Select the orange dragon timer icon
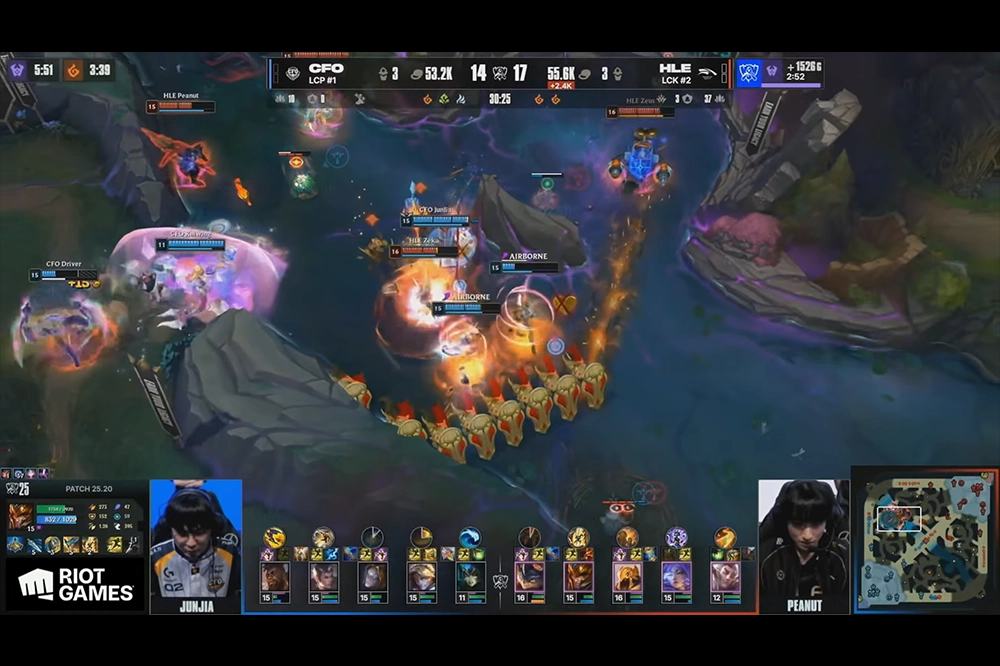Image resolution: width=1000 pixels, height=666 pixels. [73, 71]
